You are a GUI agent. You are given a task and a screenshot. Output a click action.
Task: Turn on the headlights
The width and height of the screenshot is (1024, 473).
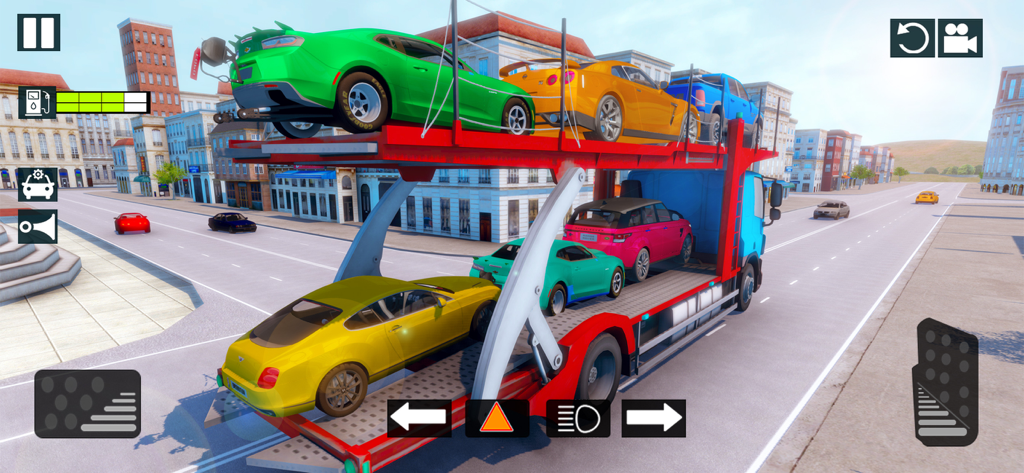pyautogui.click(x=577, y=418)
